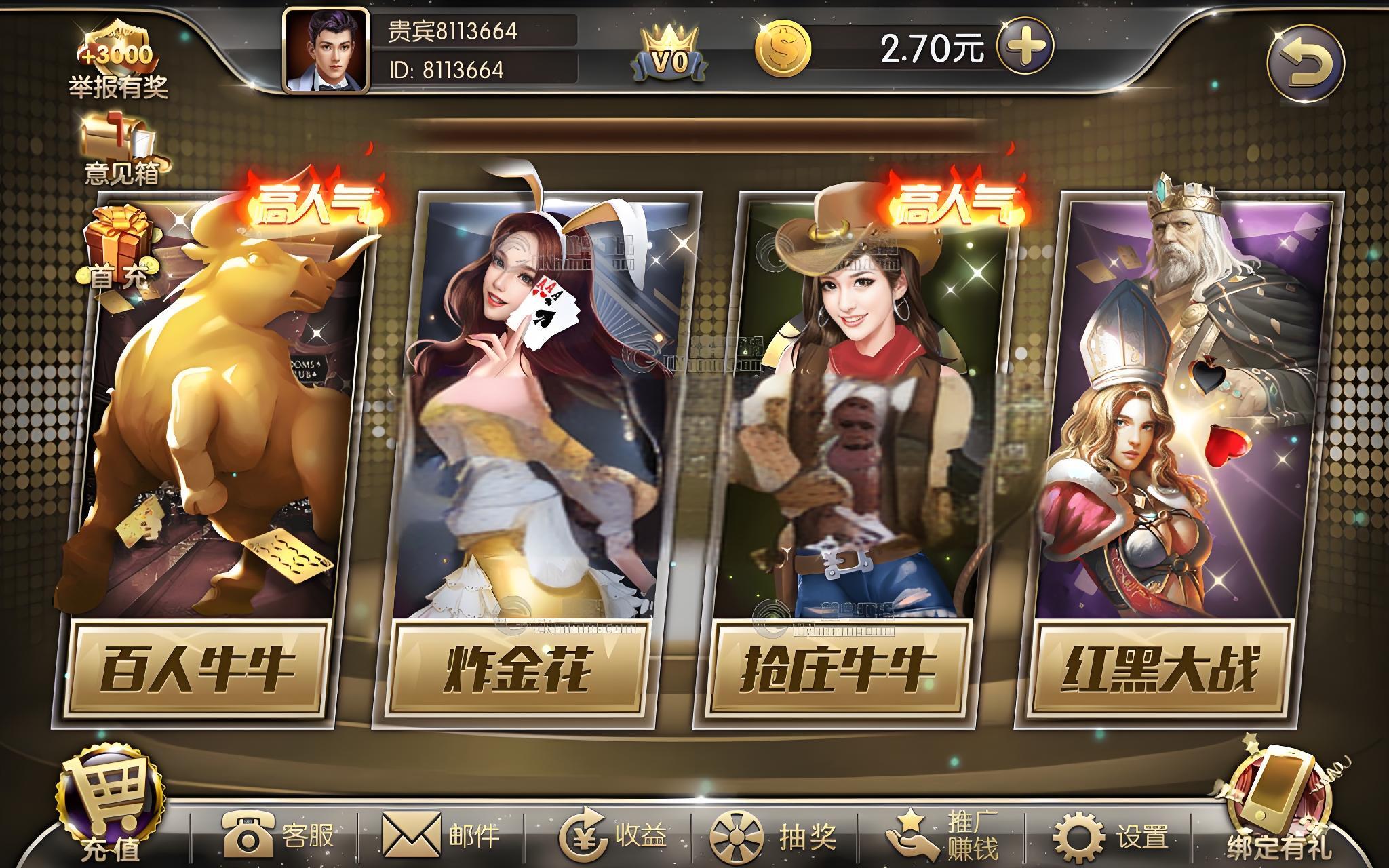Go back with the return arrow button
Image resolution: width=1389 pixels, height=868 pixels.
1305,64
